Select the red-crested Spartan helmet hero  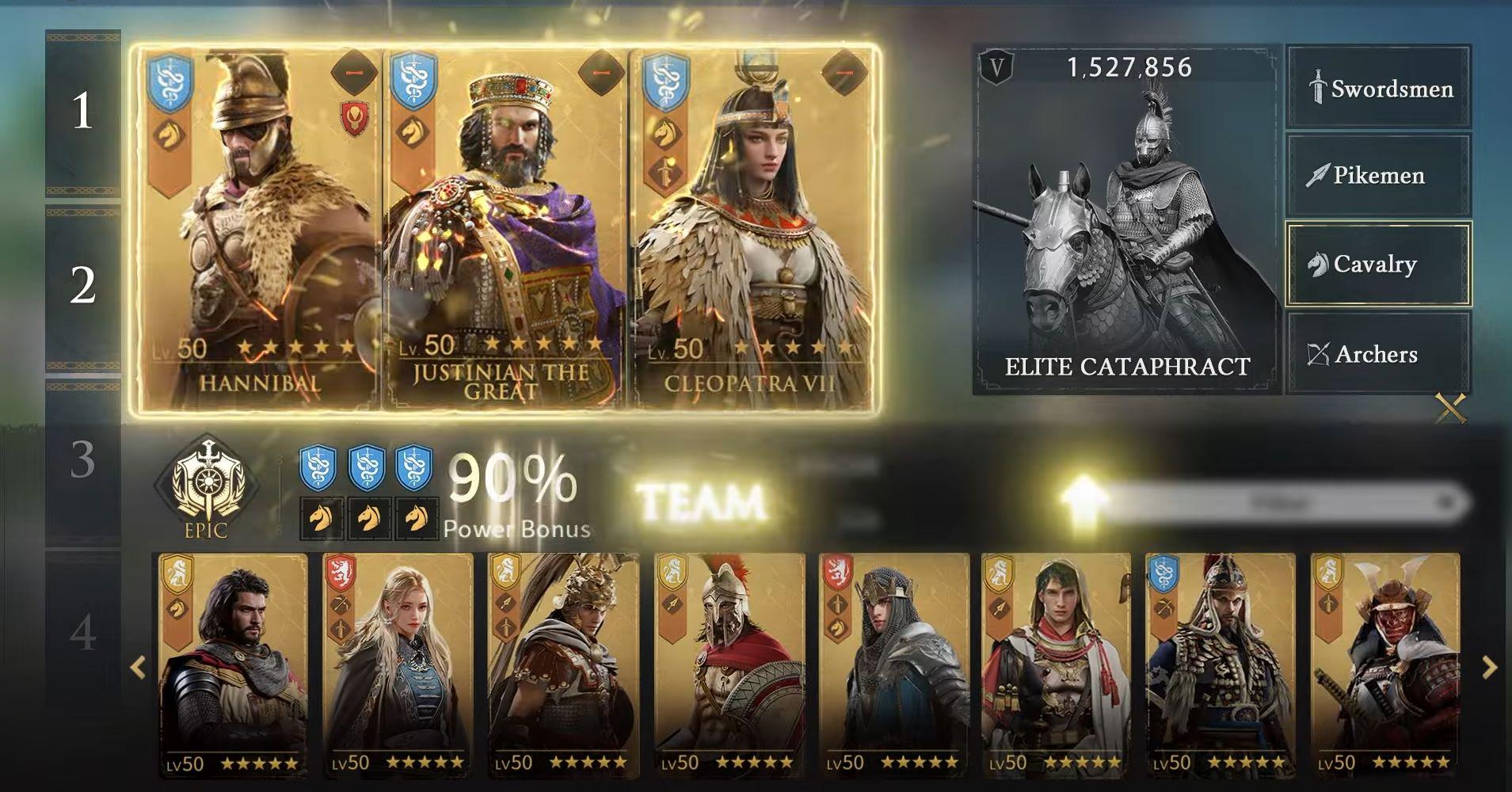tap(729, 665)
